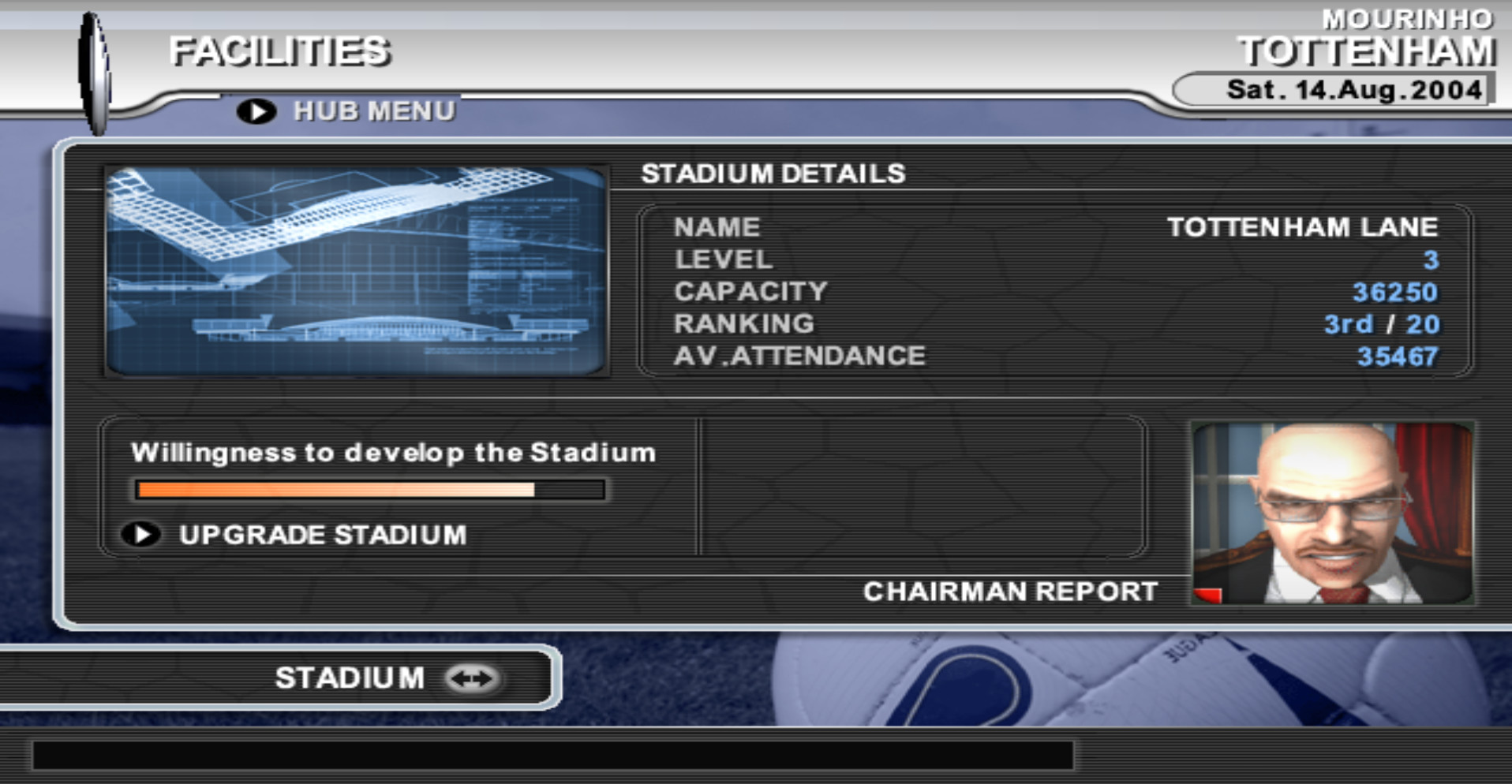Click the willingness to develop progress bar

pos(371,490)
